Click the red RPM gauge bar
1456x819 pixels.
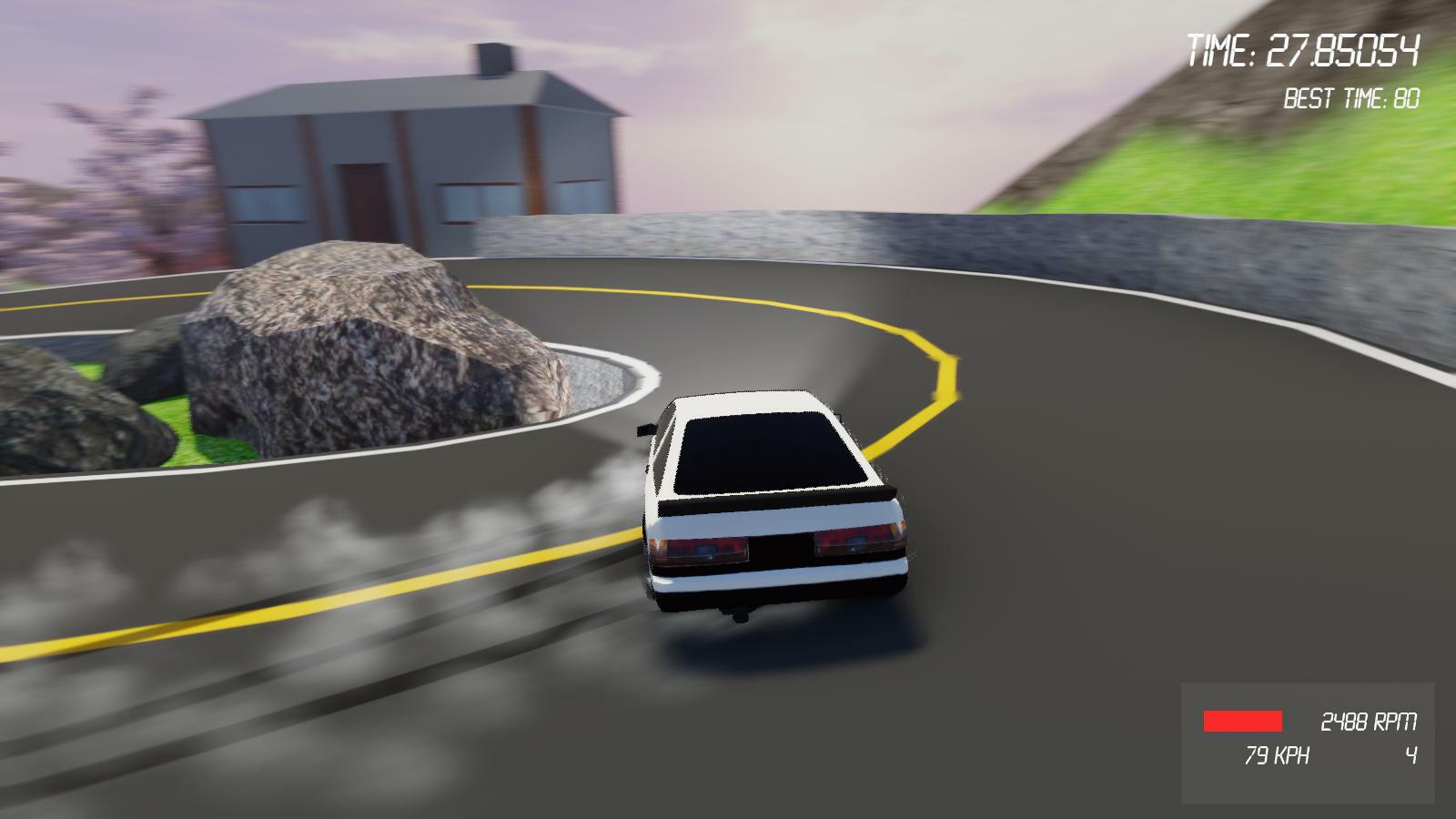1245,721
